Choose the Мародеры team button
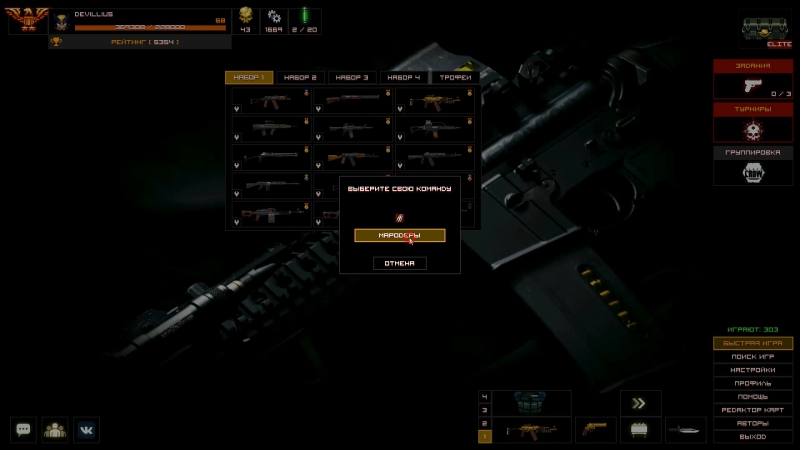 (399, 235)
